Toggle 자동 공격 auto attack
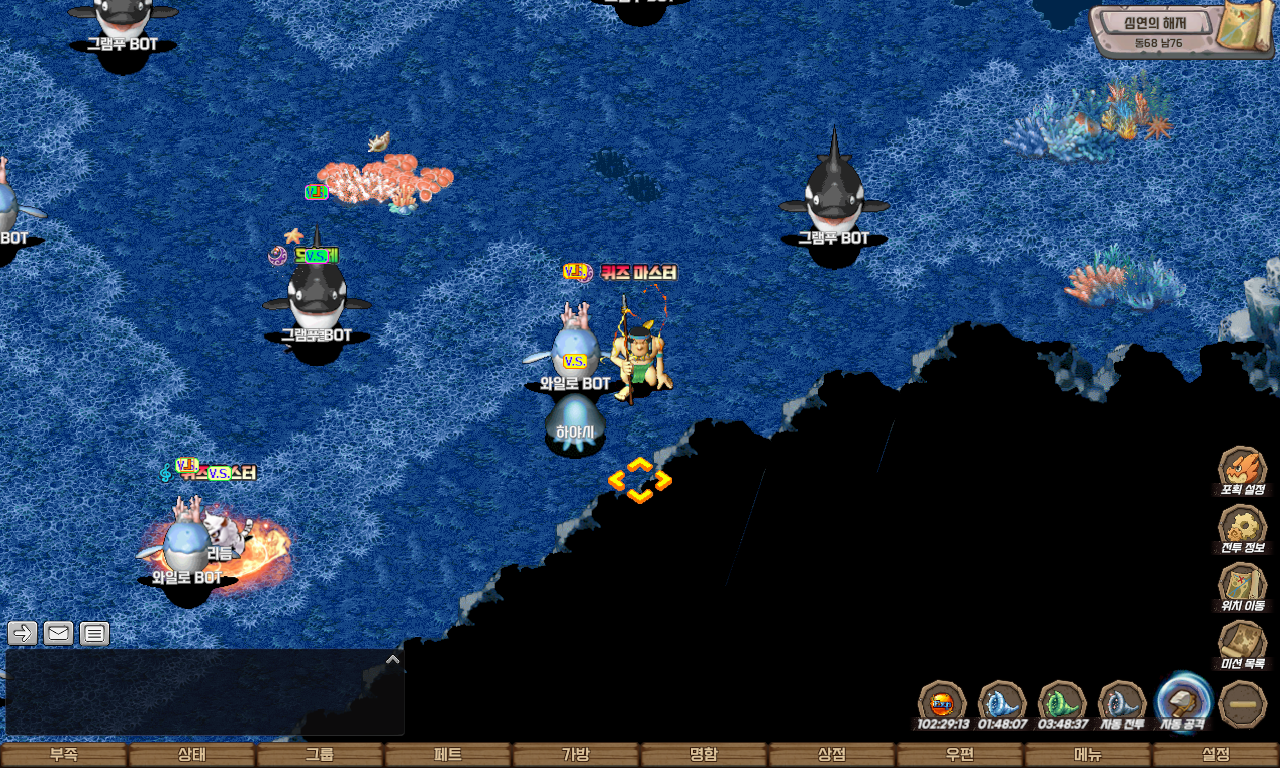Screen dimensions: 1280x768 1183,700
